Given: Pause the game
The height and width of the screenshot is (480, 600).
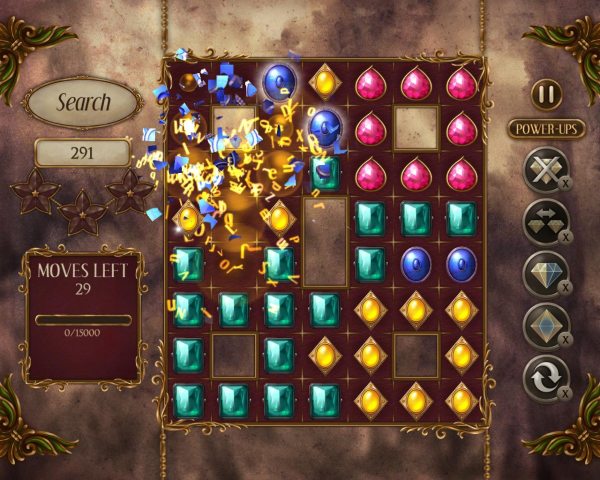Looking at the screenshot, I should coord(546,95).
